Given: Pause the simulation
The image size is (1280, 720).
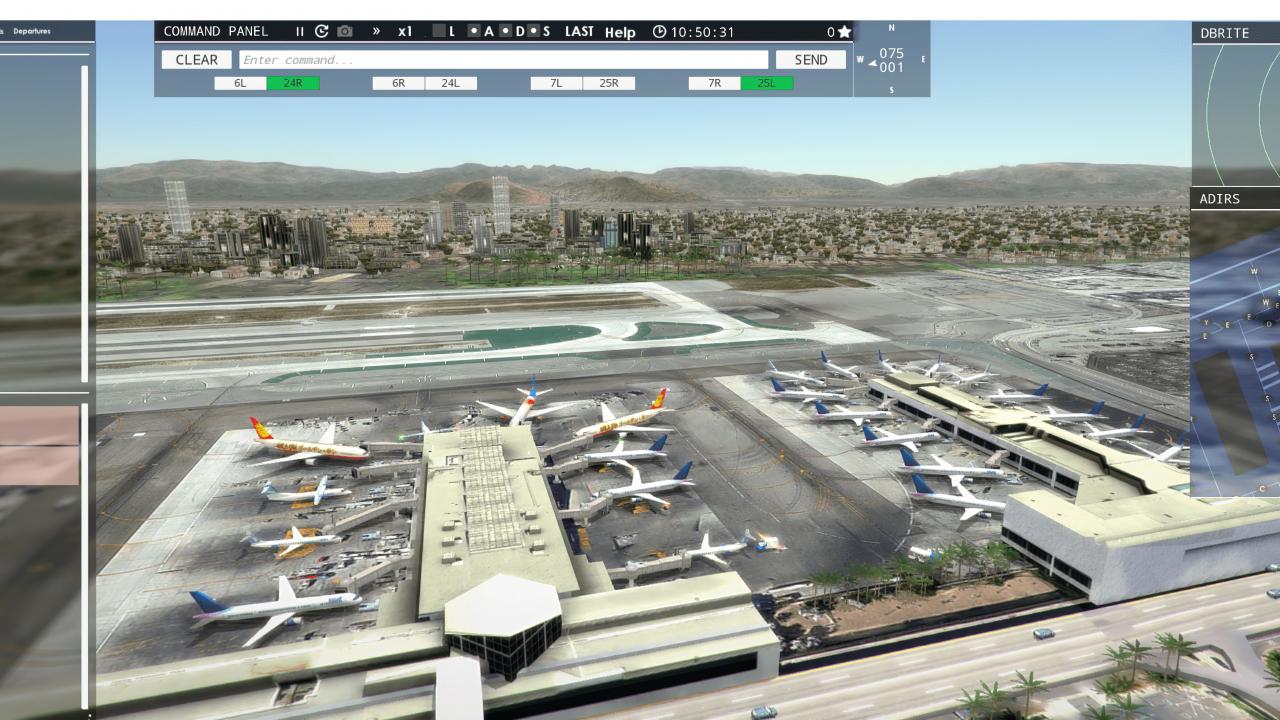Looking at the screenshot, I should tap(299, 31).
